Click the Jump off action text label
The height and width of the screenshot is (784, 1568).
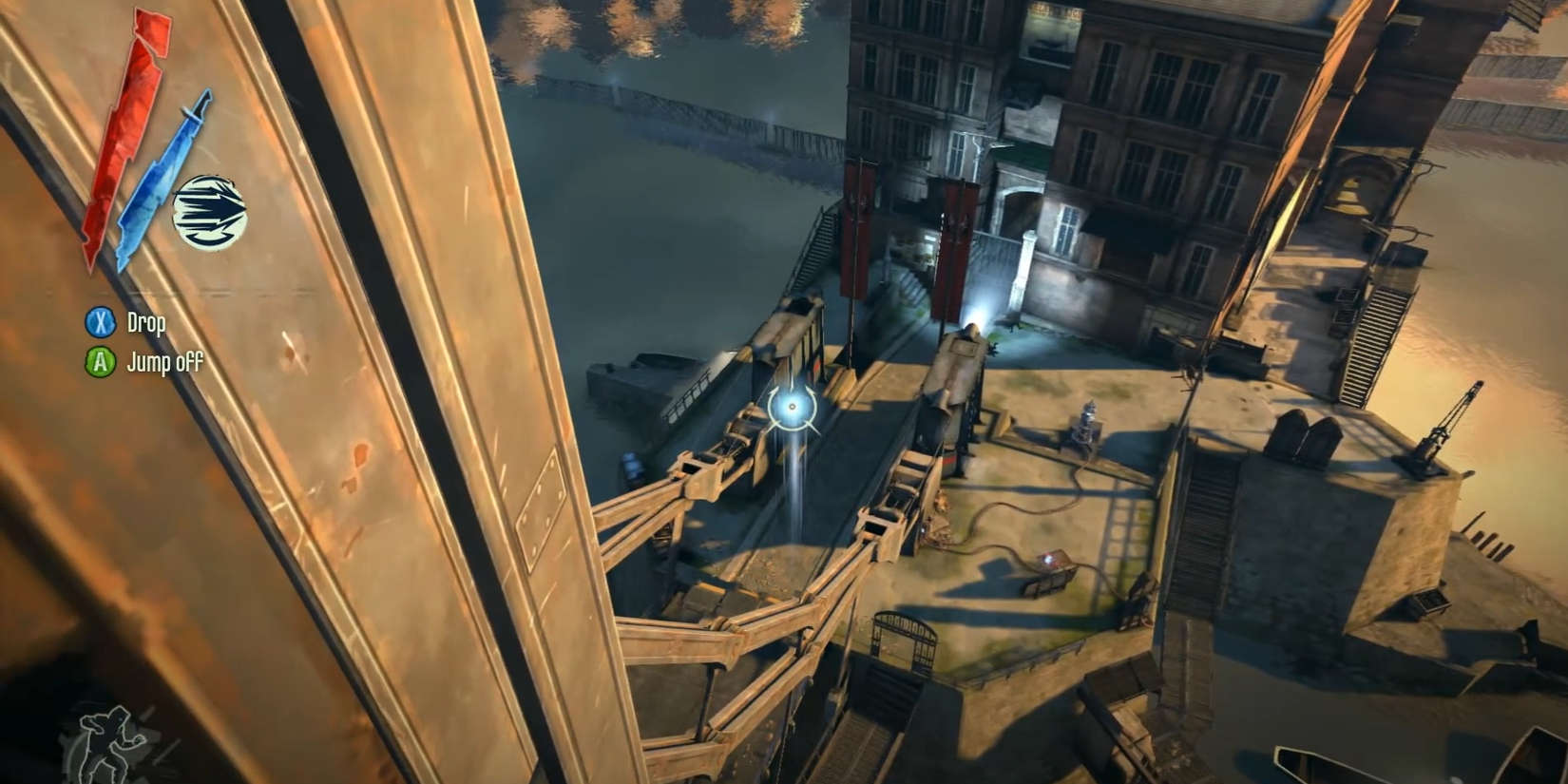pos(164,362)
